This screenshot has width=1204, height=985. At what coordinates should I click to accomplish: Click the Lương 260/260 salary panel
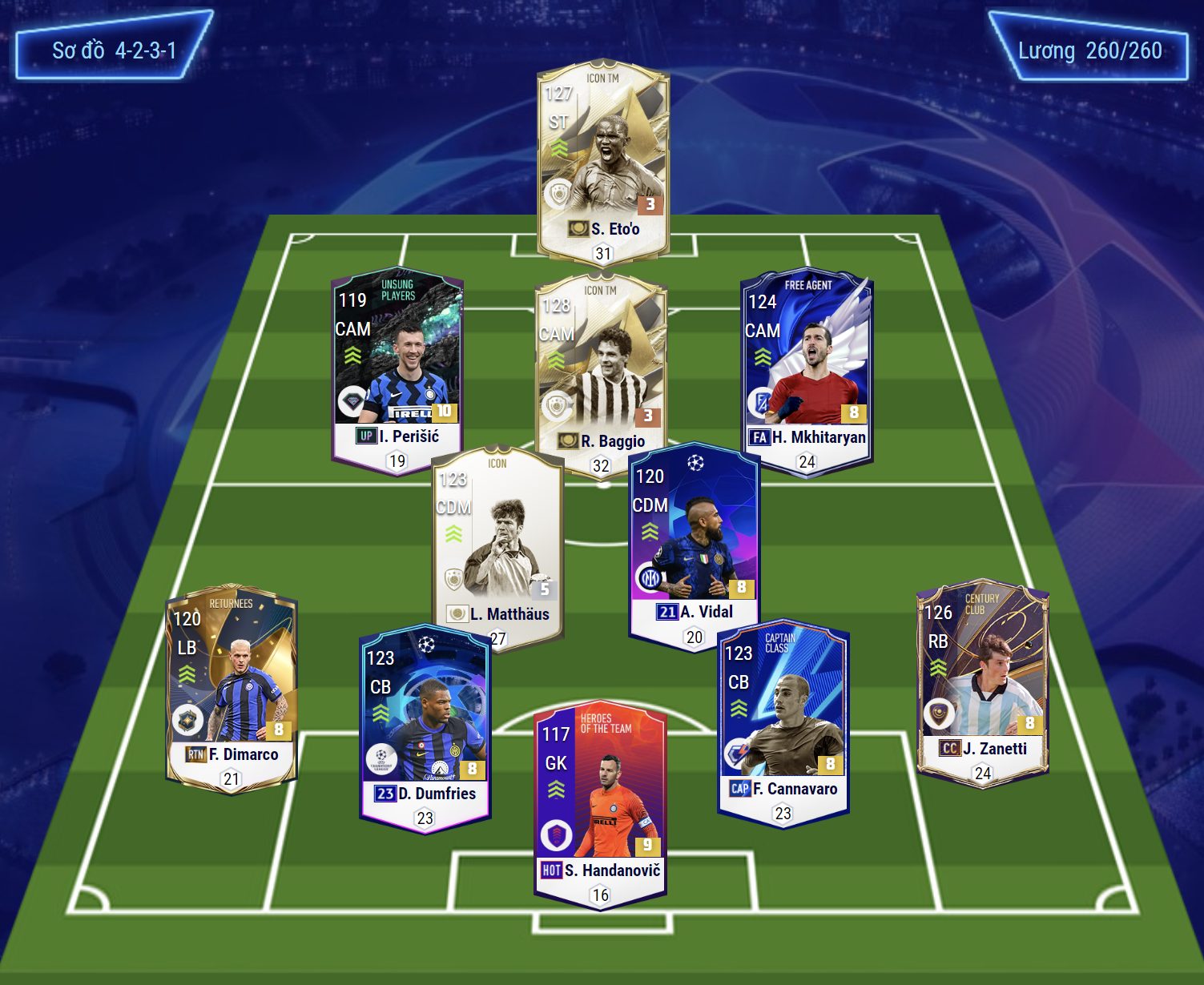1089,50
